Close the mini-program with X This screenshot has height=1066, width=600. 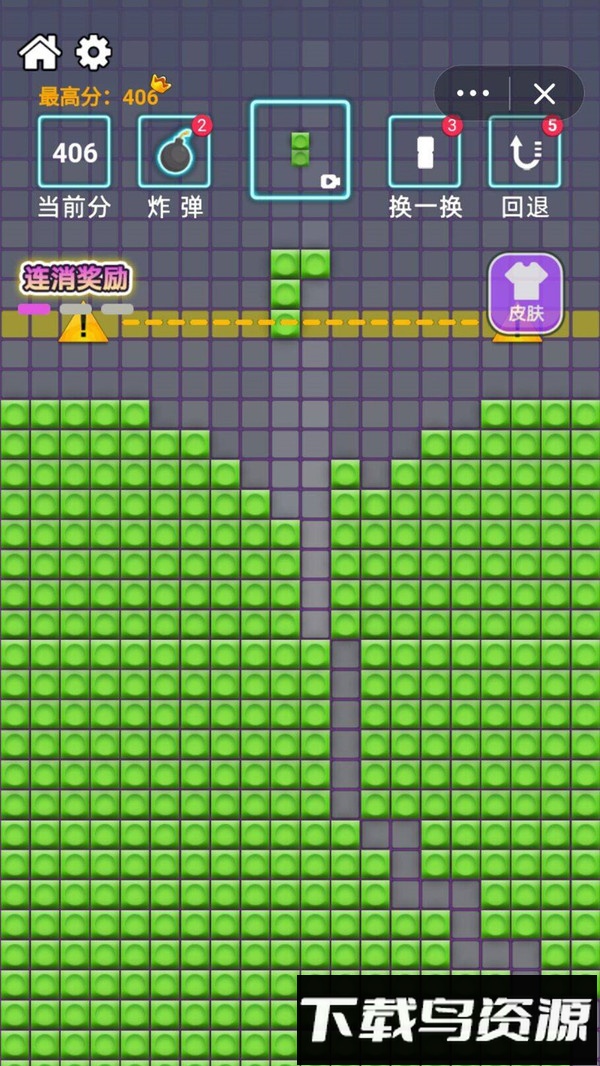(x=544, y=94)
